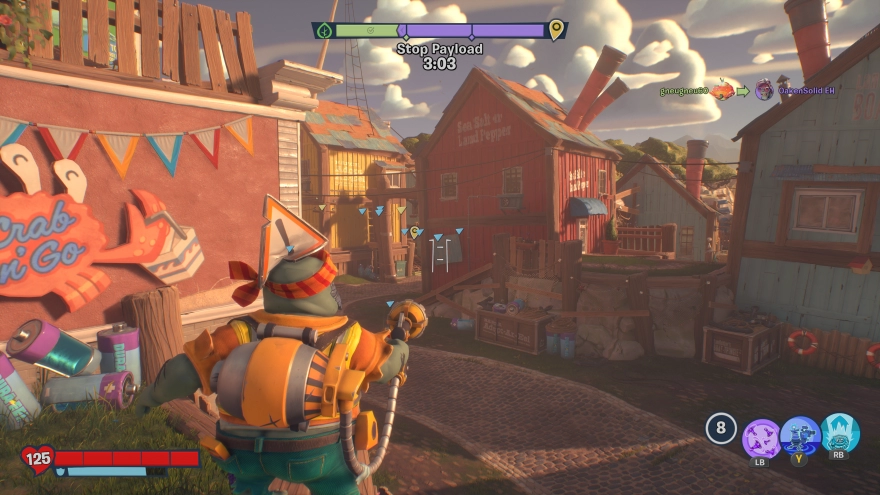The height and width of the screenshot is (495, 880).
Task: Activate the blue turret deploy ability
Action: pos(800,436)
